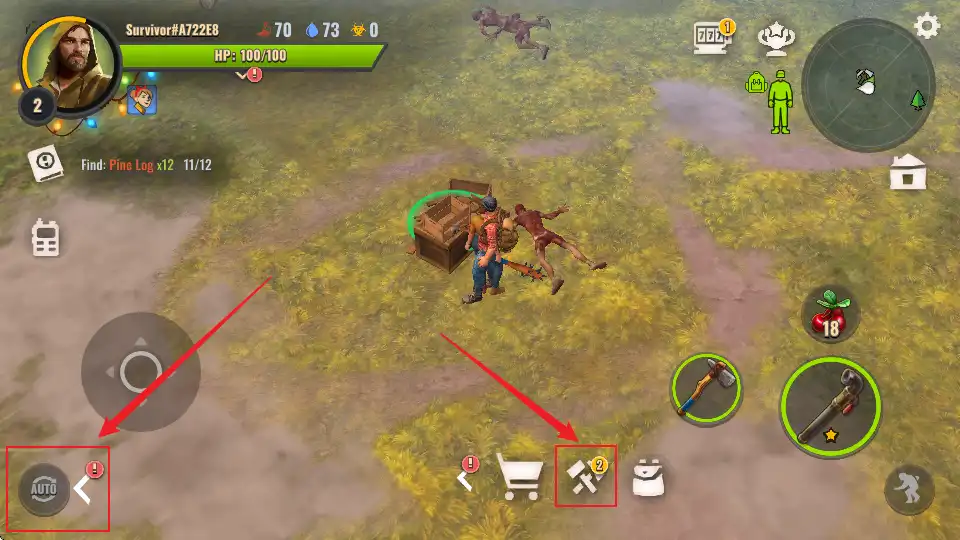The image size is (960, 540).
Task: Open the shopping cart store
Action: tap(520, 479)
